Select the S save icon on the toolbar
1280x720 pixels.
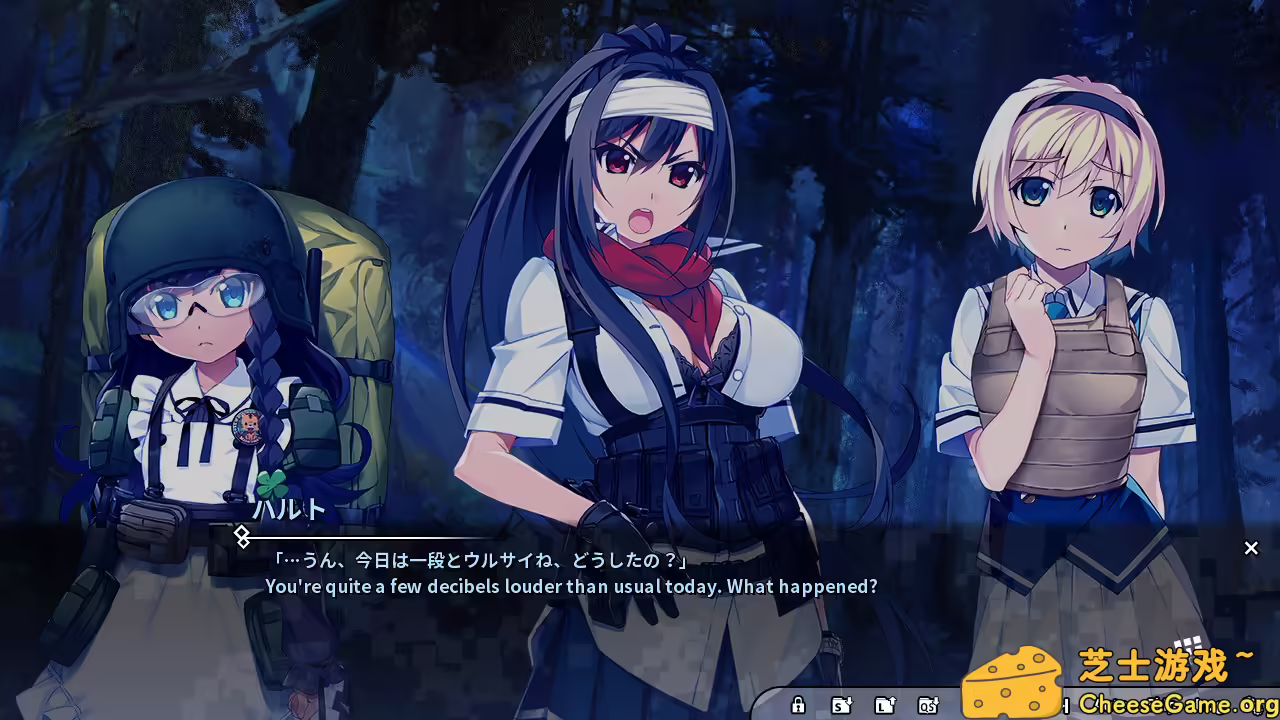[x=841, y=705]
